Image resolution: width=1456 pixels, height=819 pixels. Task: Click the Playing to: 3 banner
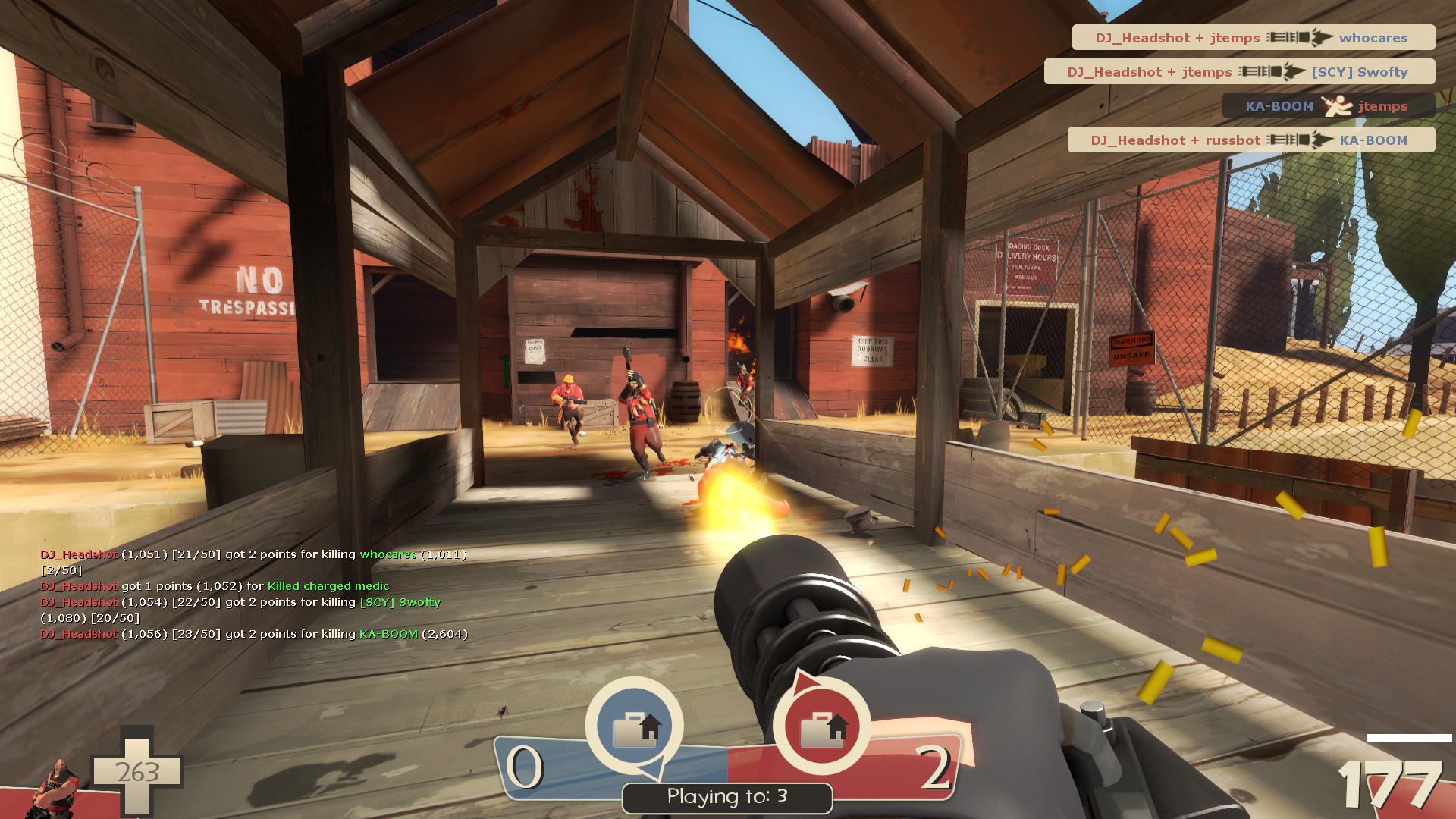(x=726, y=795)
